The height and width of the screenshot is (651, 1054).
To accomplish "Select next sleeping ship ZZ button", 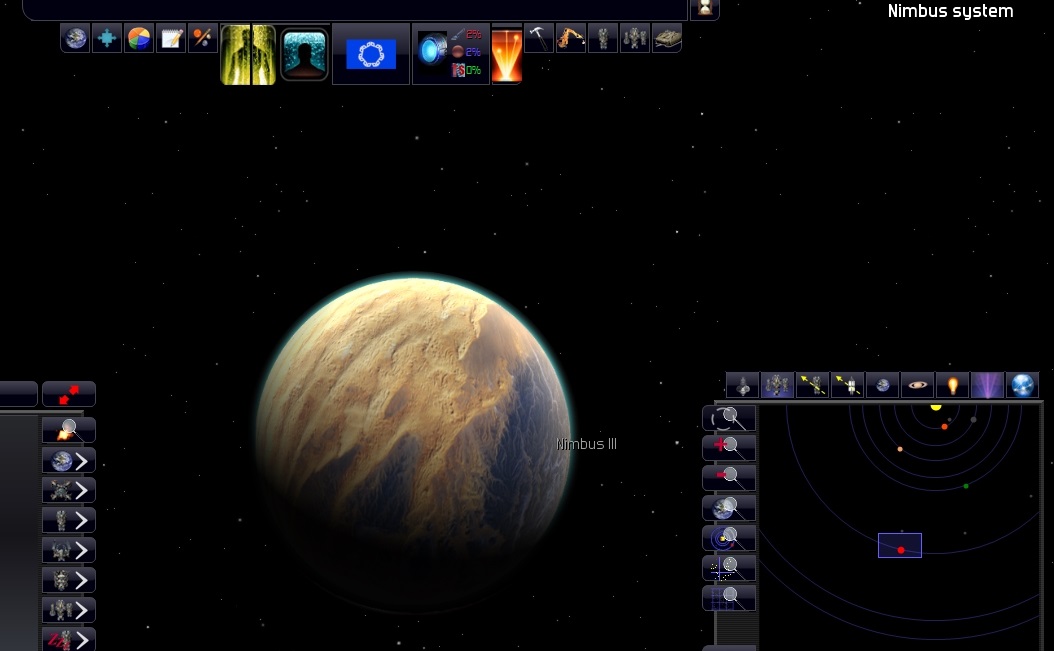I will click(x=69, y=639).
